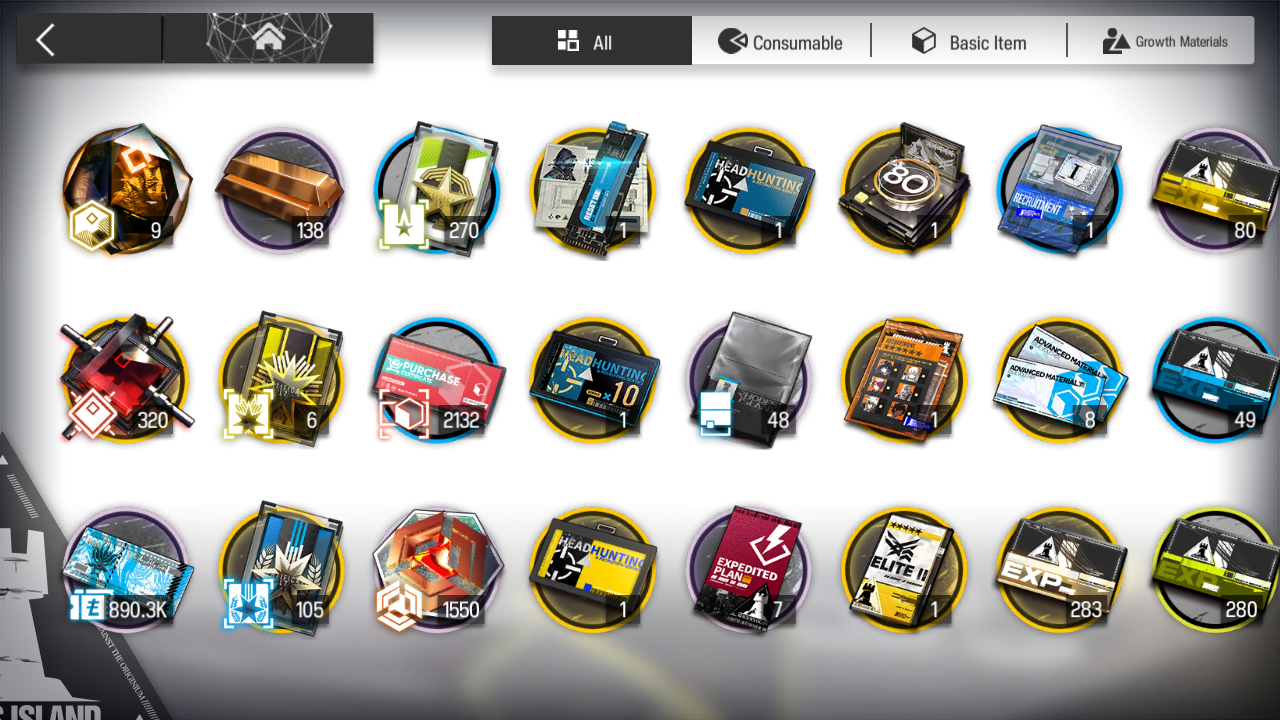Viewport: 1280px width, 720px height.
Task: Select the Growth Materials tab
Action: tap(1165, 42)
